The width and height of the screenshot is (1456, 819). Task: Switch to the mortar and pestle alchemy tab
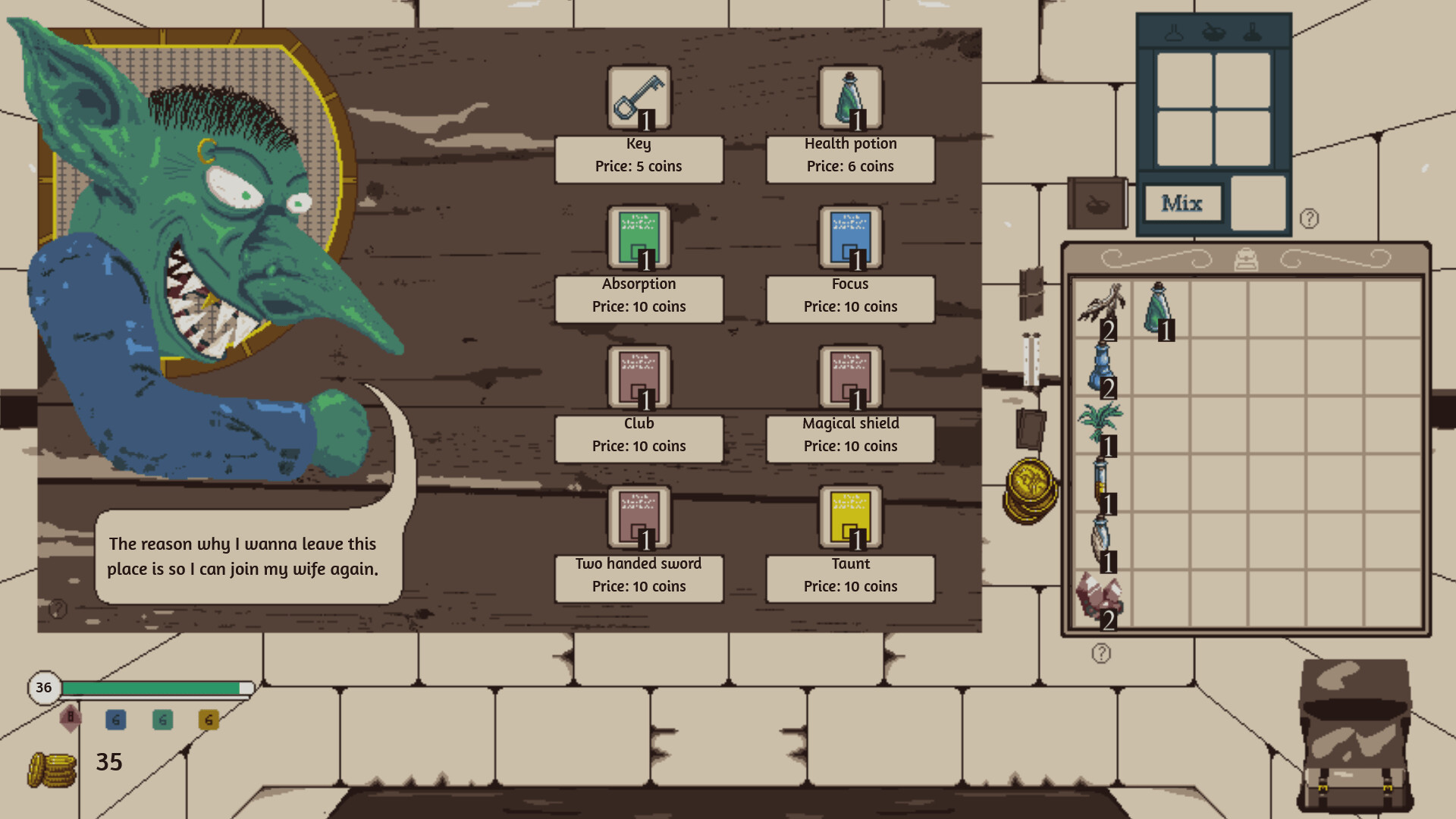click(1214, 33)
